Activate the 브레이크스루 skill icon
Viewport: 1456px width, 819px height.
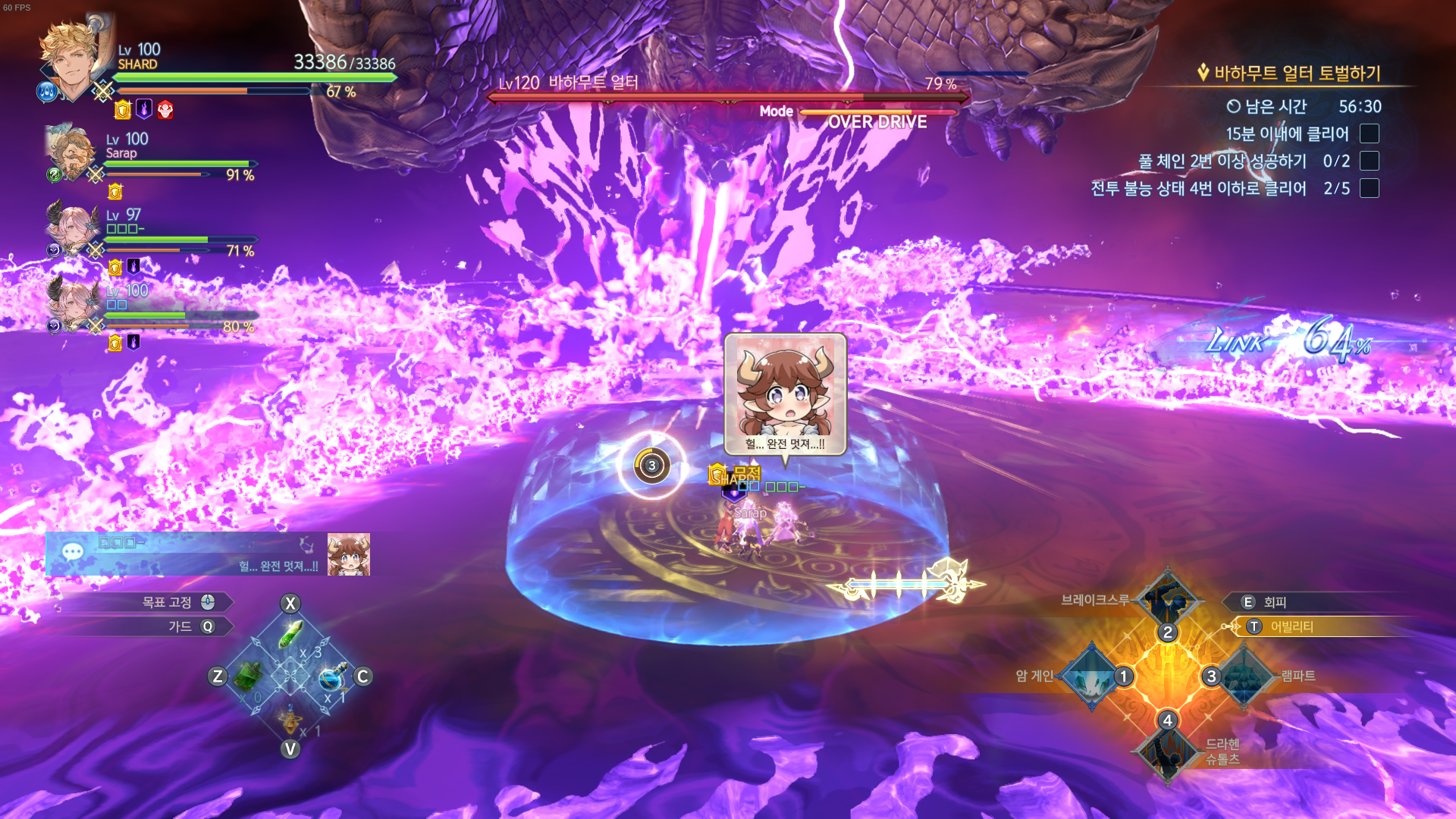(x=1167, y=600)
